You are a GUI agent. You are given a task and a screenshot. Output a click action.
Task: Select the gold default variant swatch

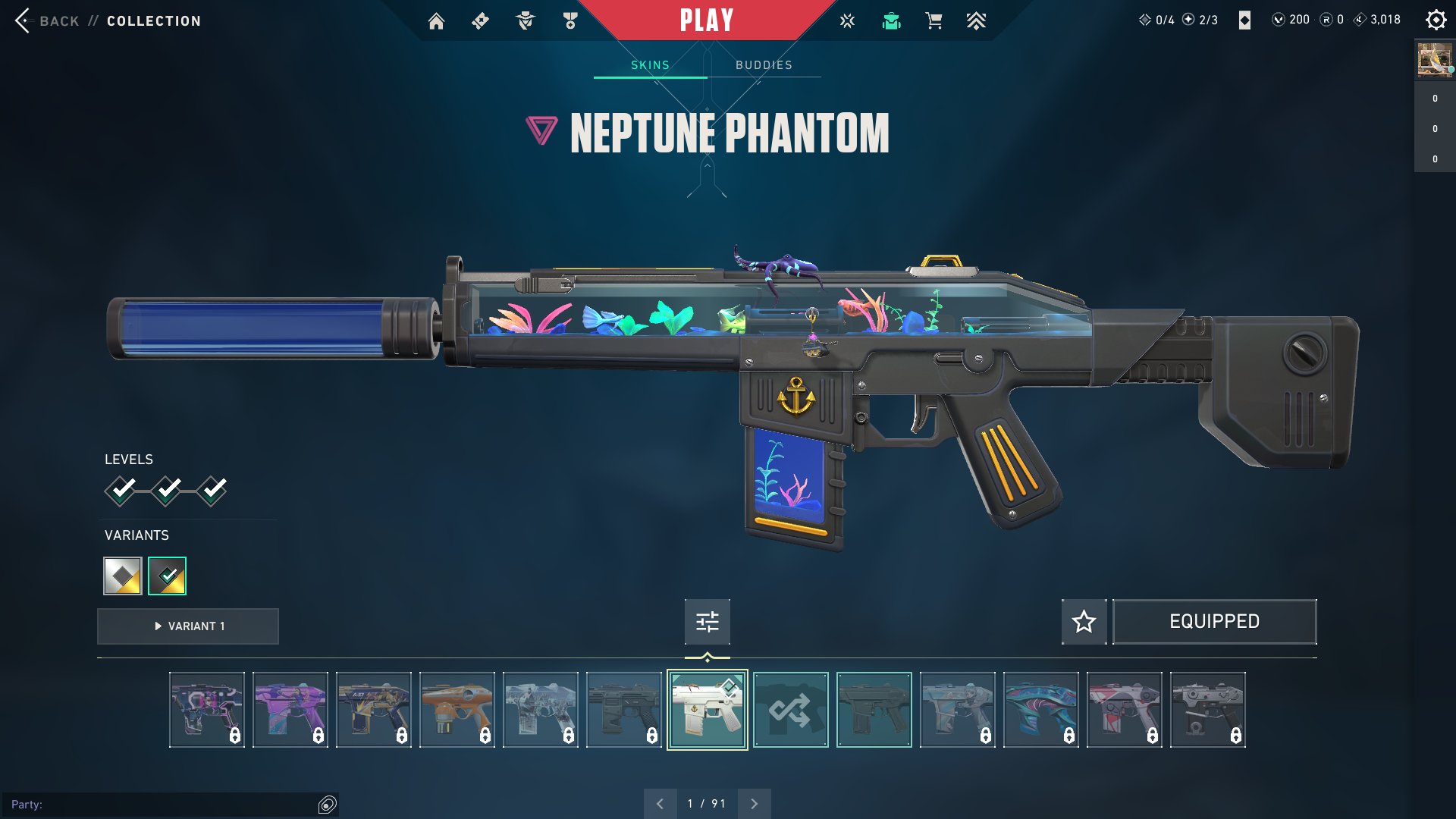click(121, 576)
